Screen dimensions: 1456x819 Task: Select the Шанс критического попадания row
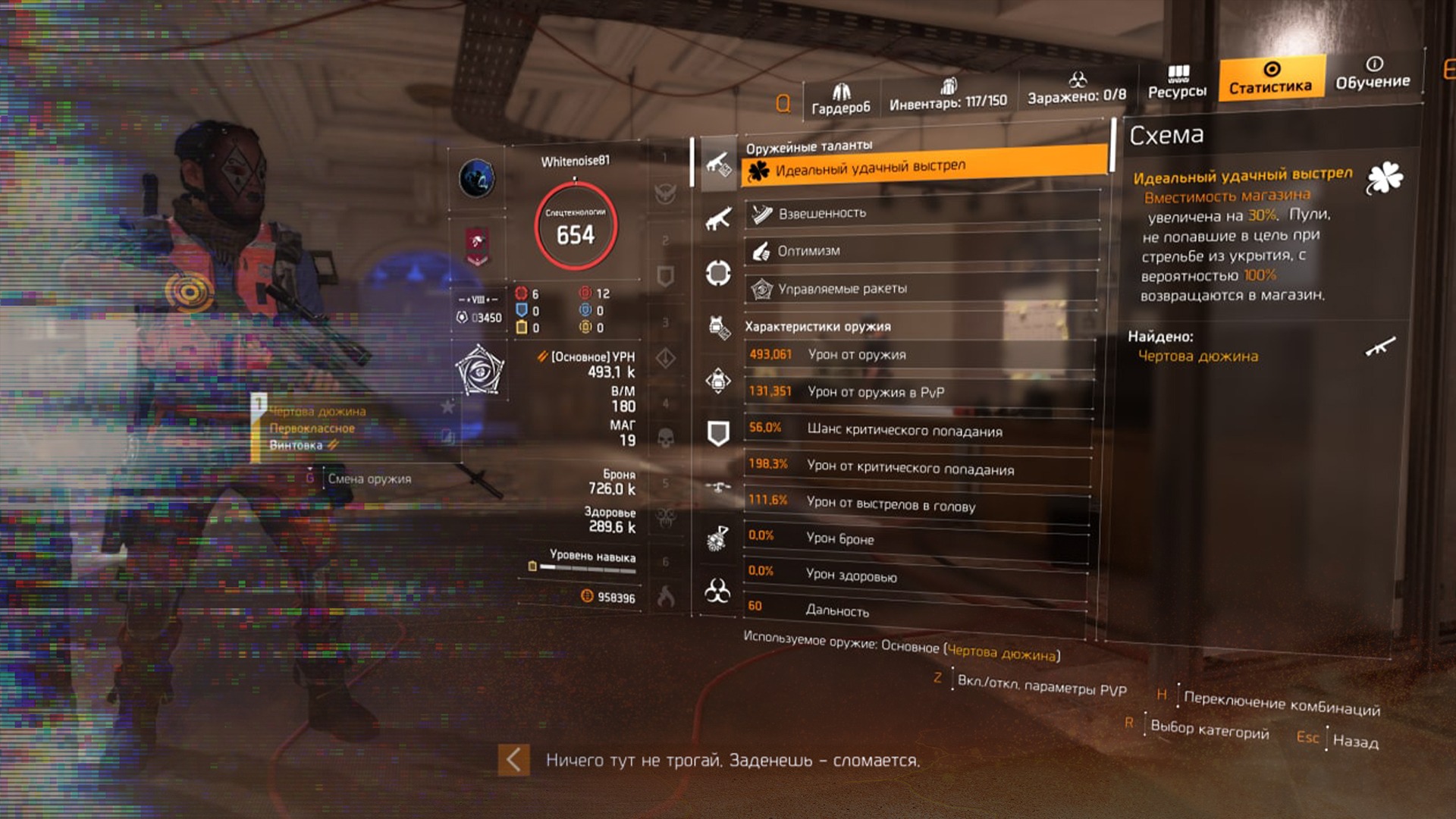(918, 430)
